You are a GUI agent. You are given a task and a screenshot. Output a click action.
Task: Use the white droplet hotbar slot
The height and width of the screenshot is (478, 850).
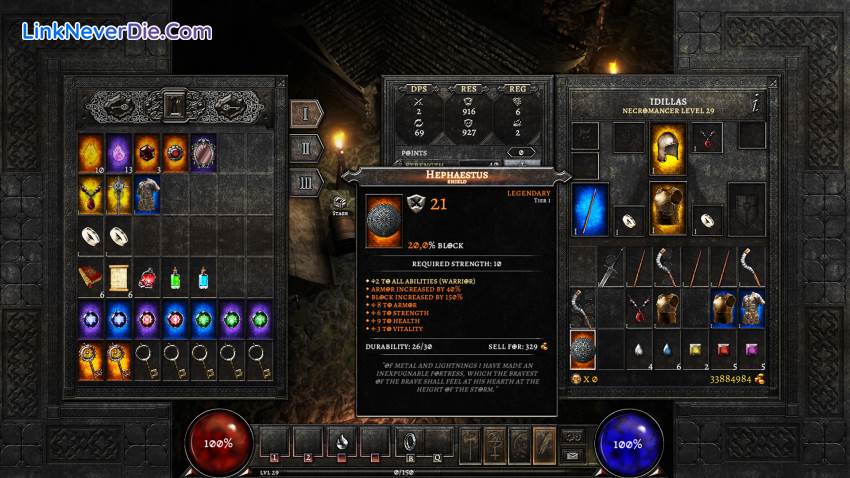[x=341, y=440]
